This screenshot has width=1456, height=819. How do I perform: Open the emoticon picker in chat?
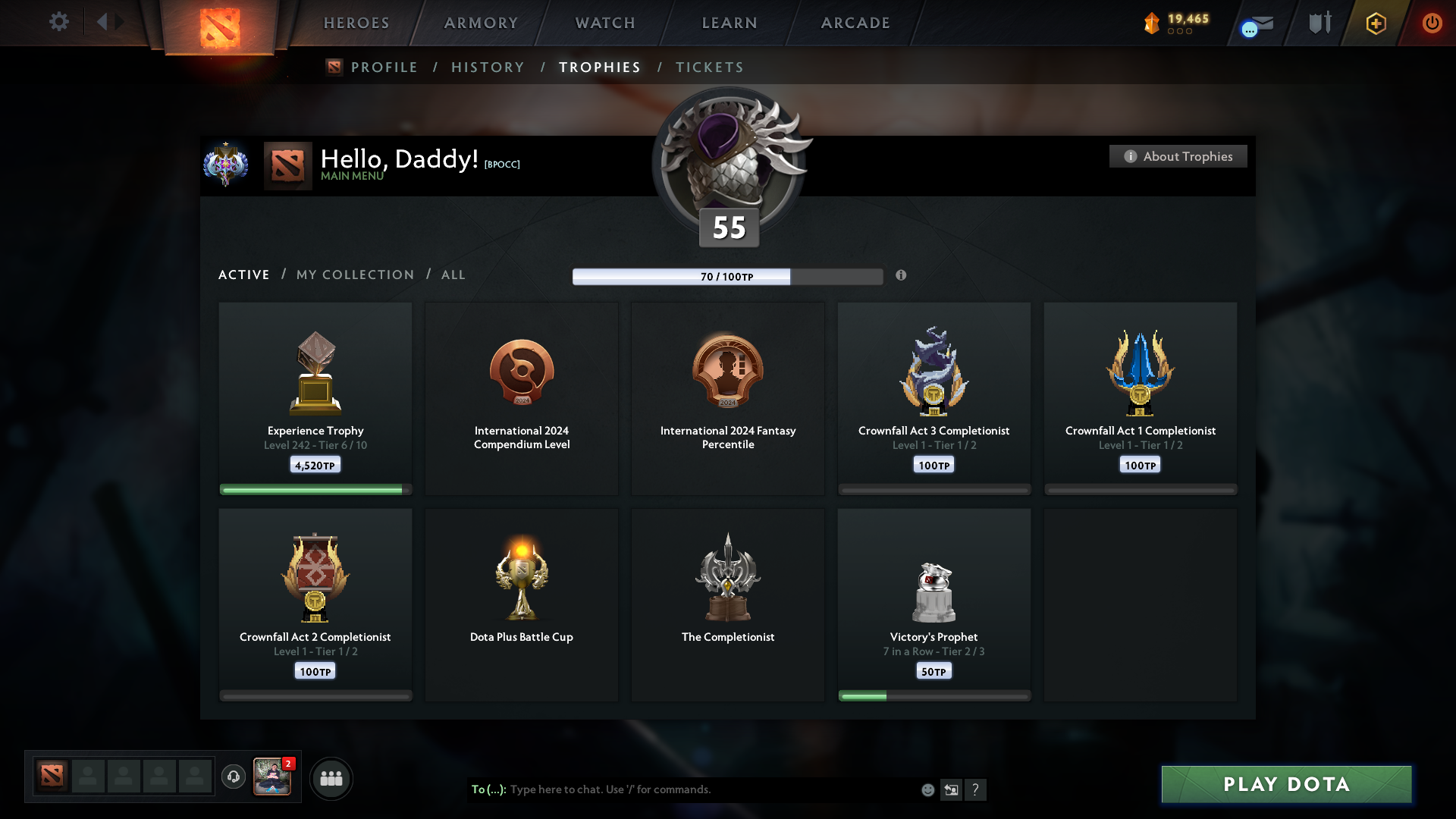coord(927,789)
